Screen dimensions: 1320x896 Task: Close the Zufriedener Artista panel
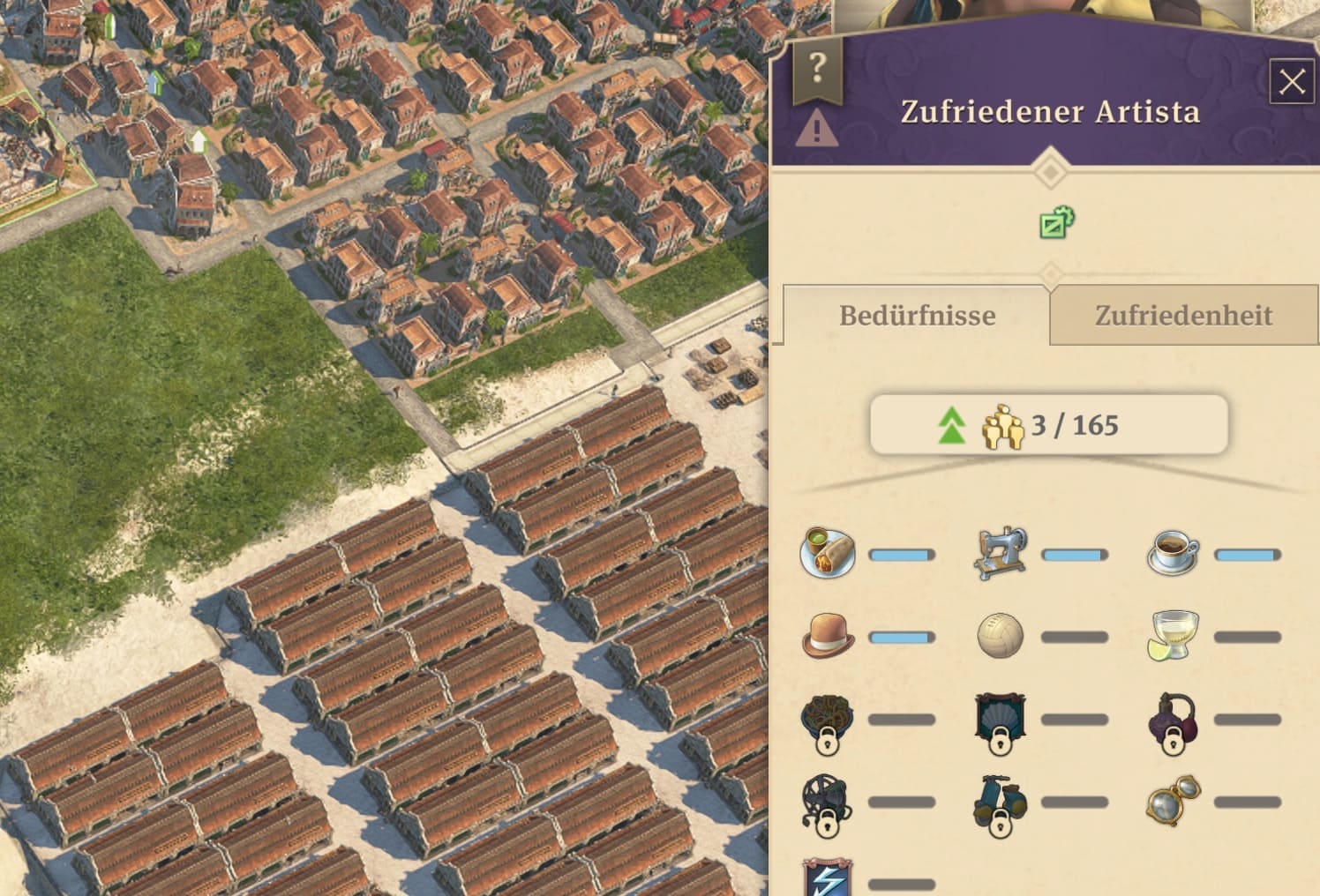[x=1291, y=82]
